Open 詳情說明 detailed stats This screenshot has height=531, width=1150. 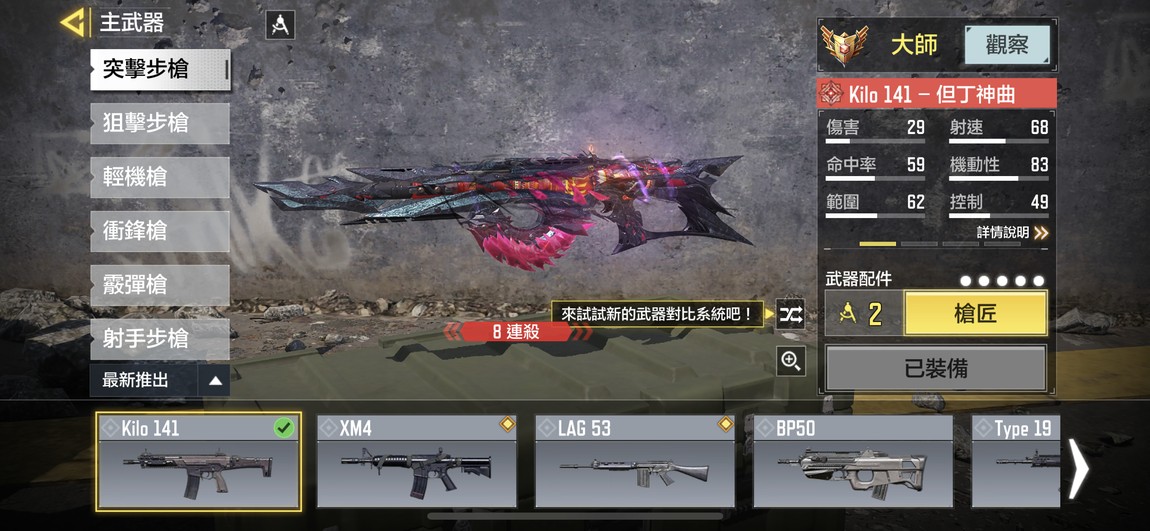click(1012, 232)
